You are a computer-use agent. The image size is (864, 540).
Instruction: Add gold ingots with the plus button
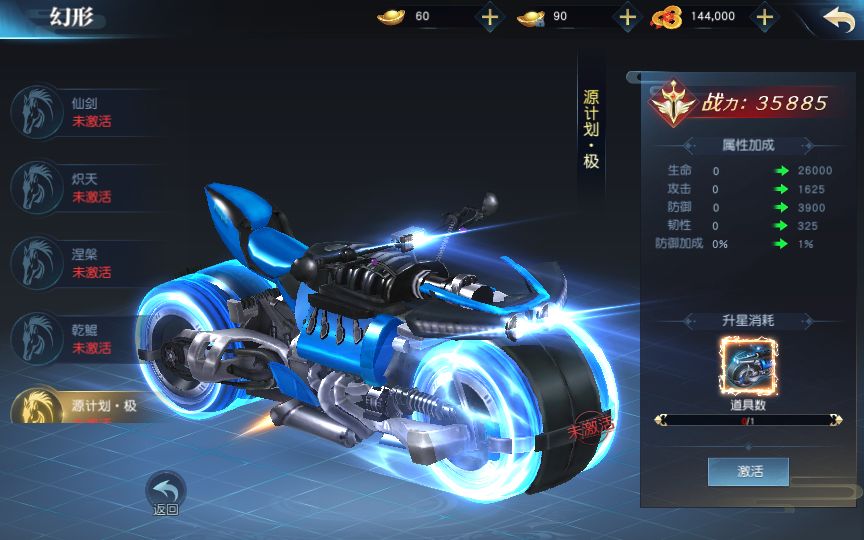[x=489, y=17]
